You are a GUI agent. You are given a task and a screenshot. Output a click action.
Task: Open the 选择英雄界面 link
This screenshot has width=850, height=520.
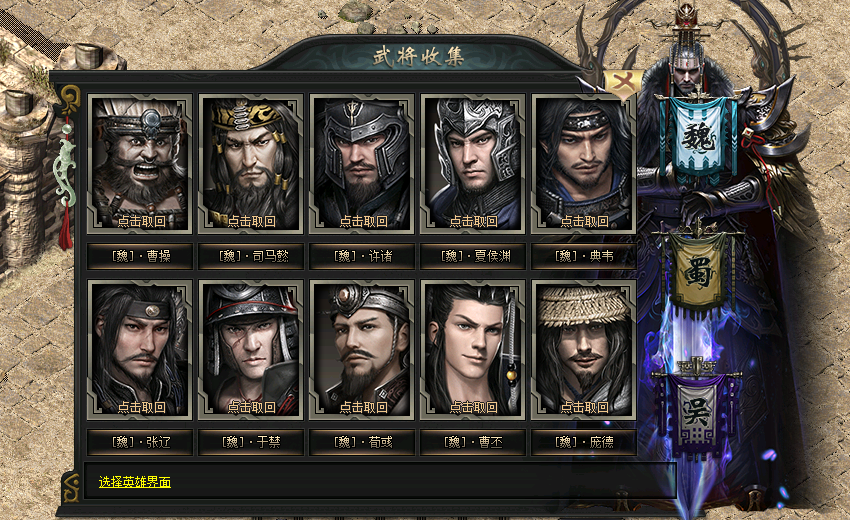(x=135, y=482)
